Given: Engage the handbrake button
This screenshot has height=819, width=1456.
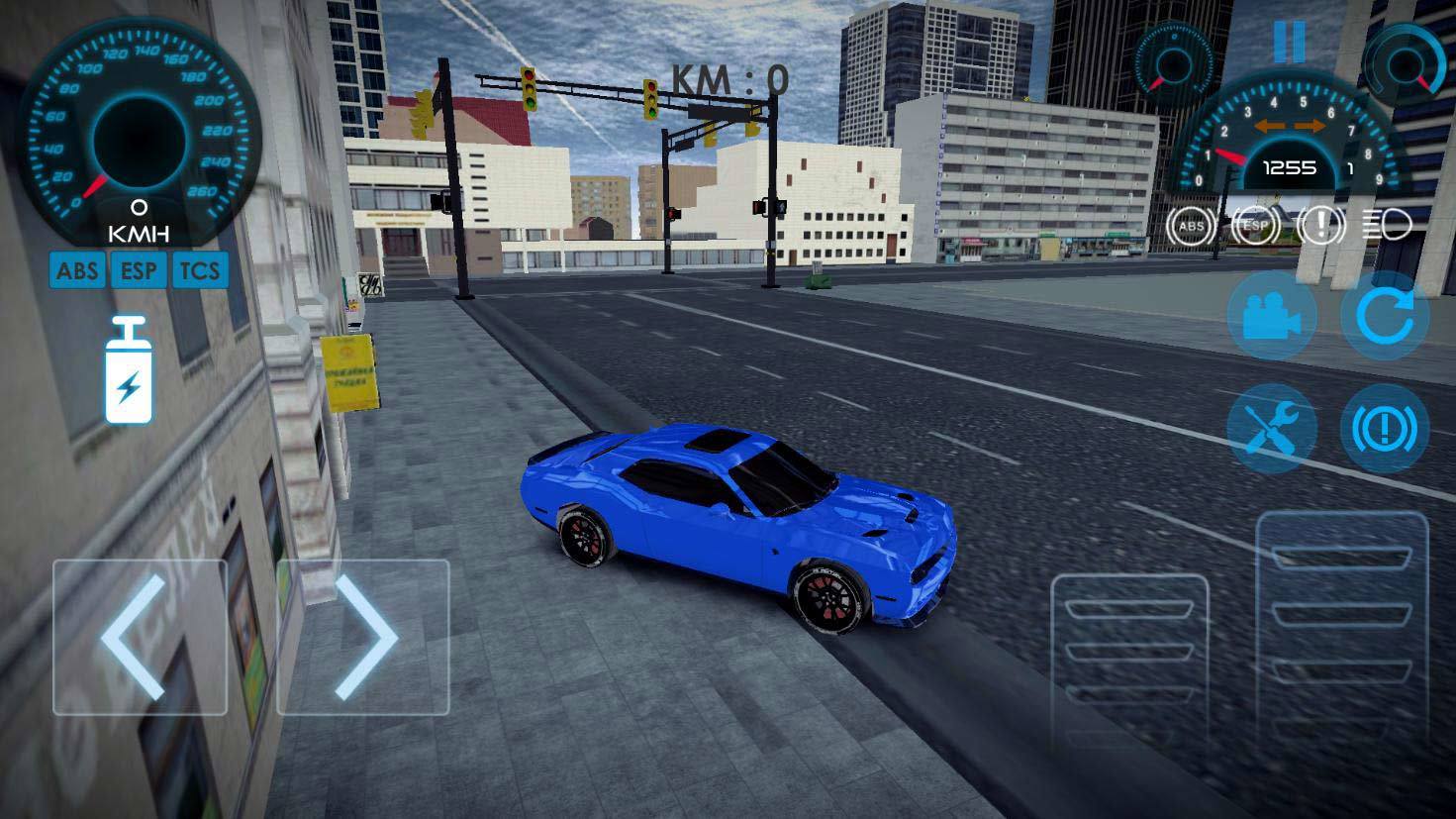Looking at the screenshot, I should point(1385,429).
